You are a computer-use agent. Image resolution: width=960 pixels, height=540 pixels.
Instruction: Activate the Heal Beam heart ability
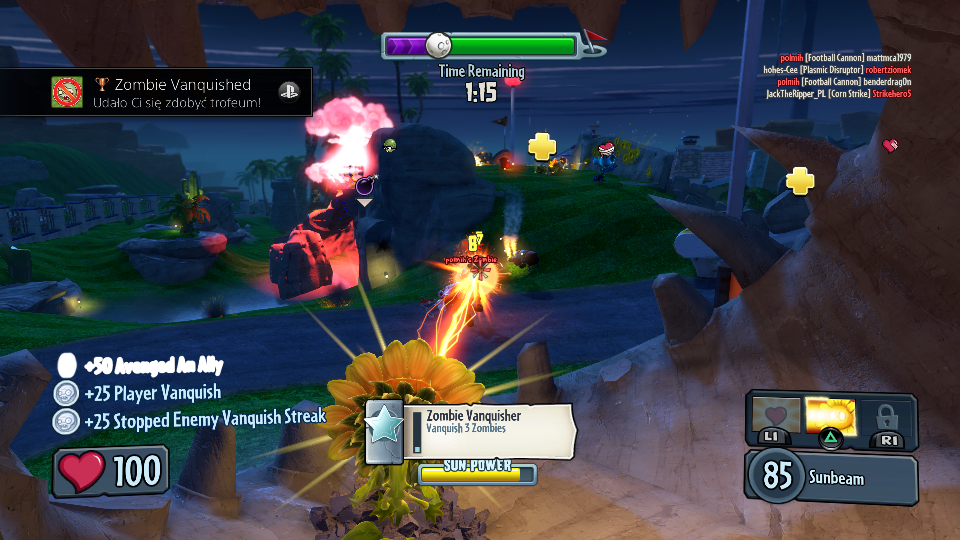coord(776,416)
